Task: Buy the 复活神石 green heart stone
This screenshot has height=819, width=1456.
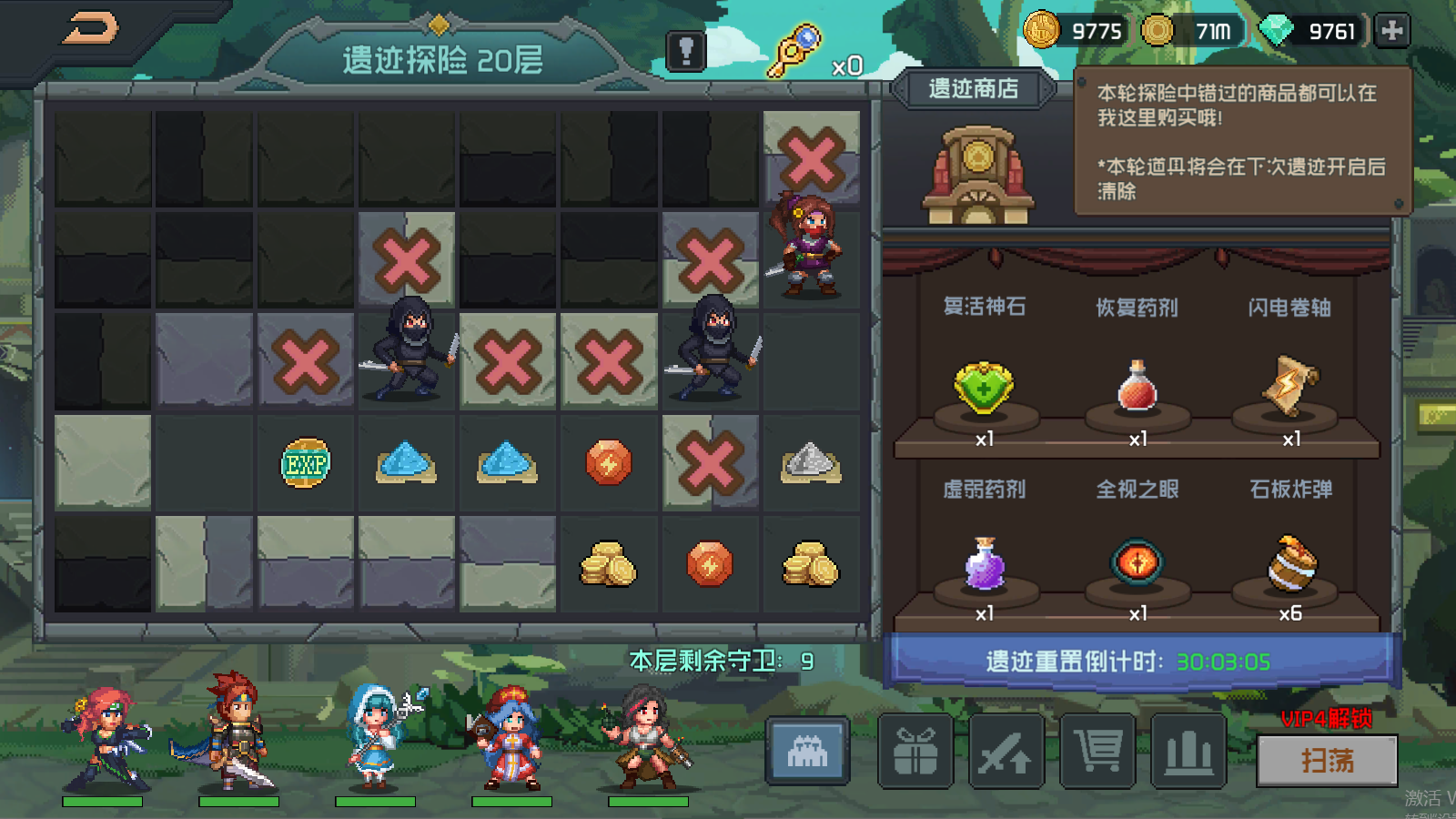Action: pyautogui.click(x=984, y=388)
